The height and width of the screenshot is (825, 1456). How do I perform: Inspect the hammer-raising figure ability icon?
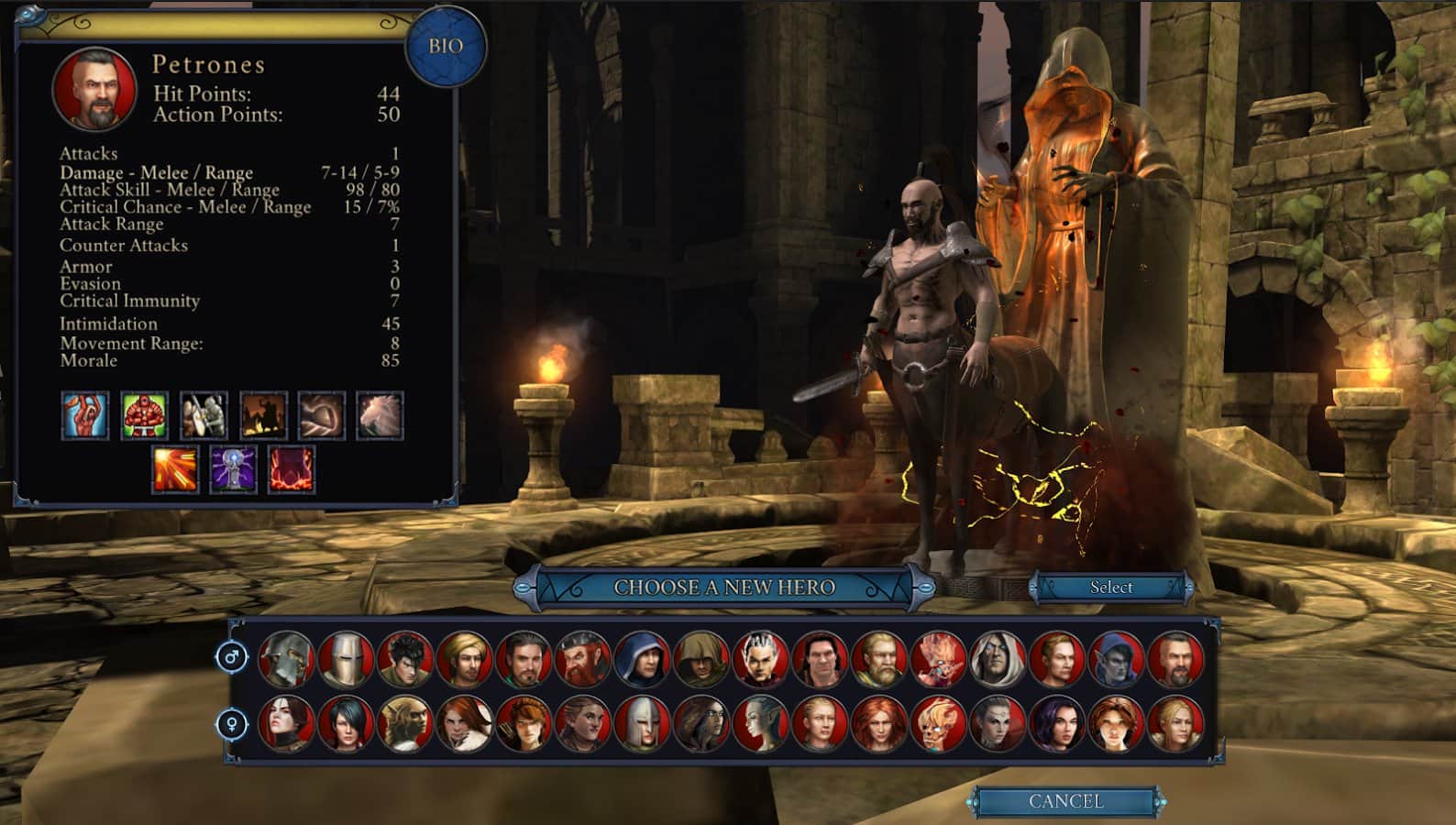pos(85,416)
